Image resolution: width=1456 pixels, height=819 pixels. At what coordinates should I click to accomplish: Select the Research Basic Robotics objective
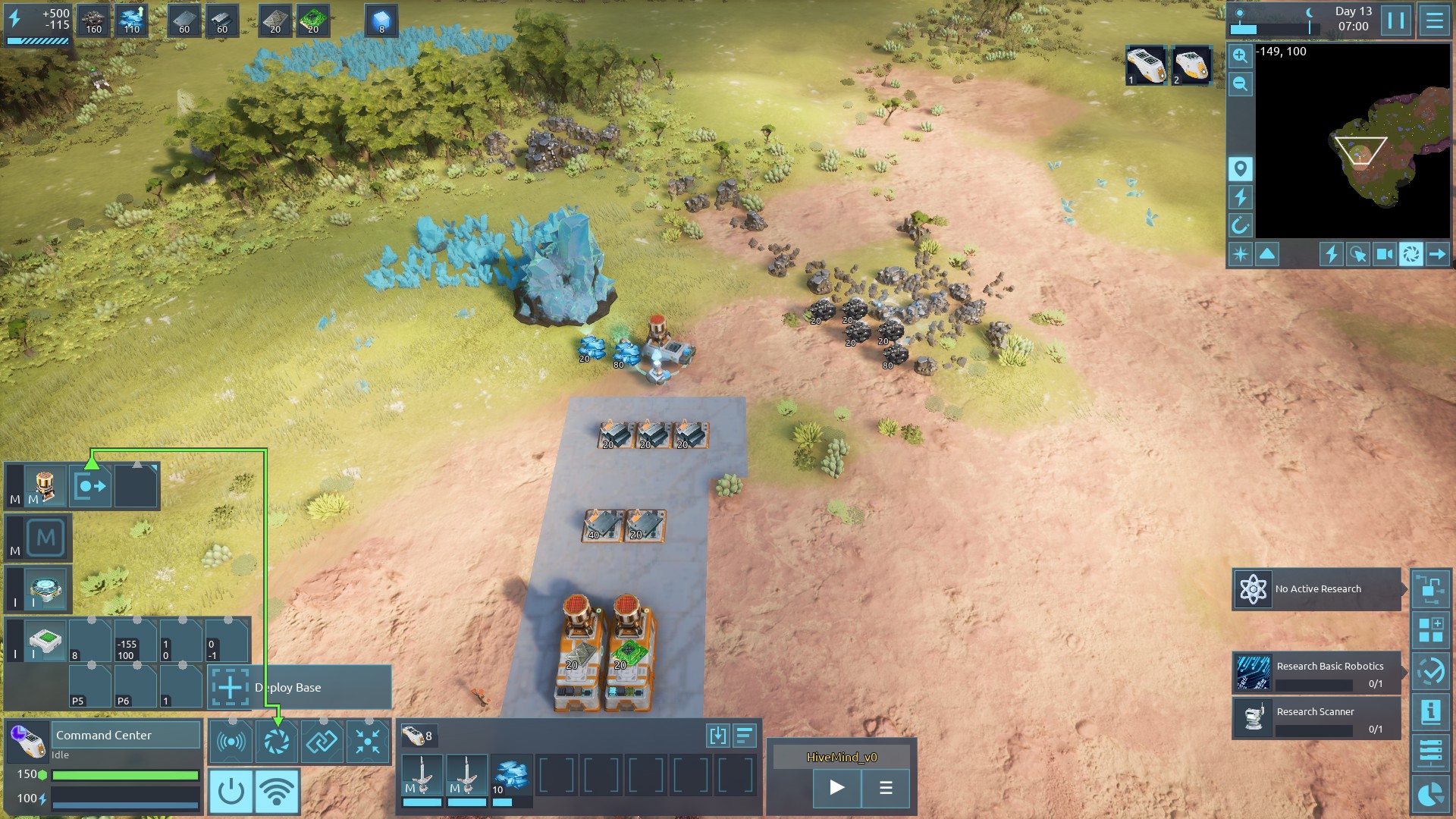pos(1316,673)
